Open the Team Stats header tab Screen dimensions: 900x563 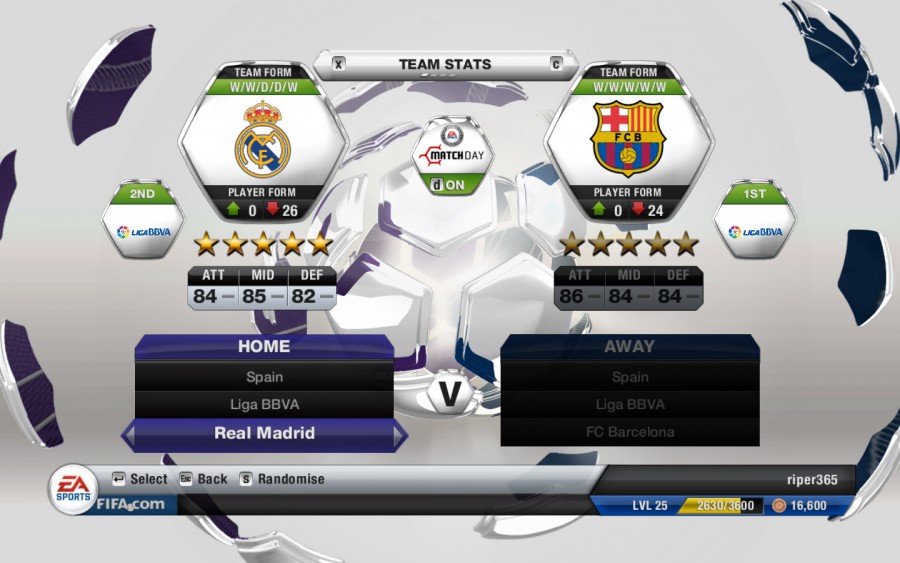pyautogui.click(x=445, y=65)
